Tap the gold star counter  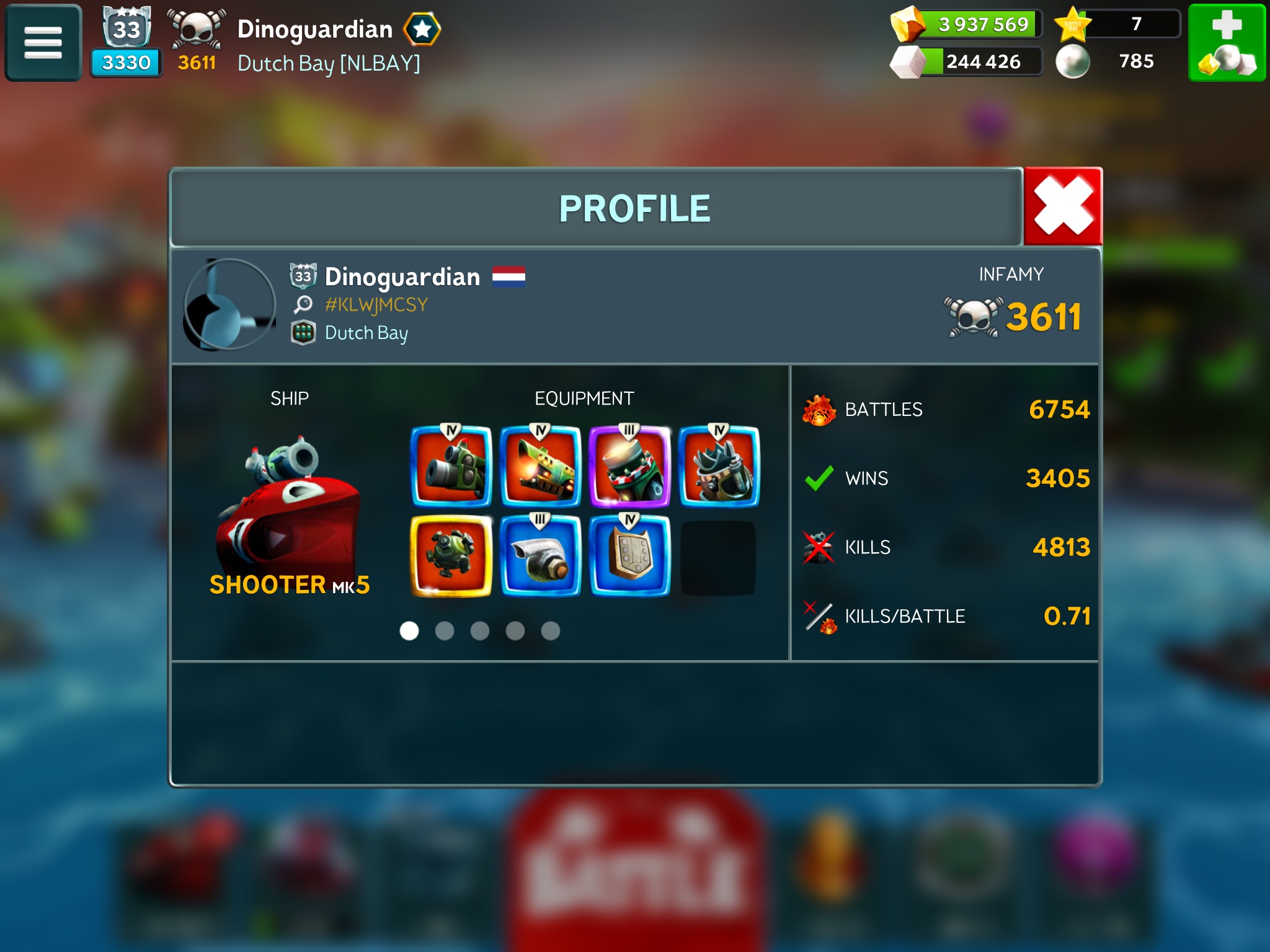click(x=1117, y=25)
